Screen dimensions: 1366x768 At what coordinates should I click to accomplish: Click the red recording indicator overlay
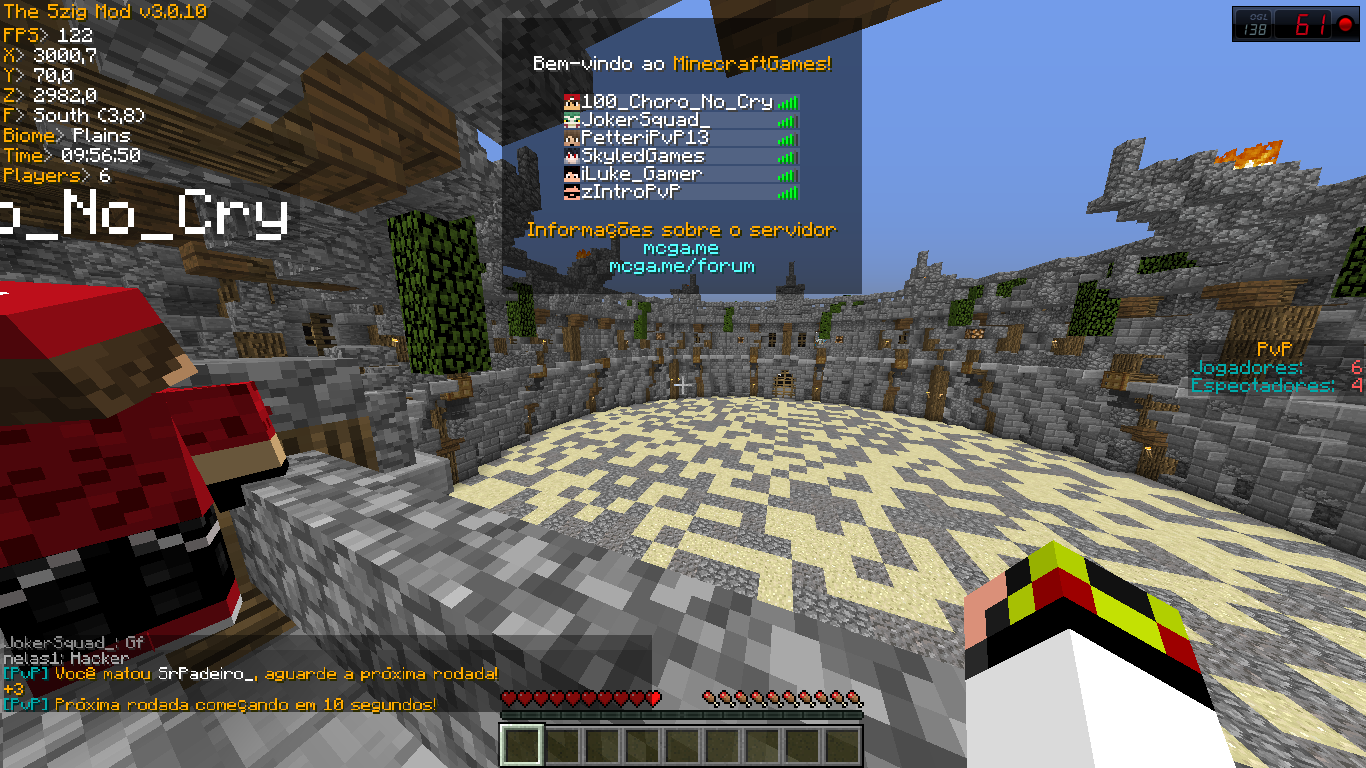[1345, 25]
